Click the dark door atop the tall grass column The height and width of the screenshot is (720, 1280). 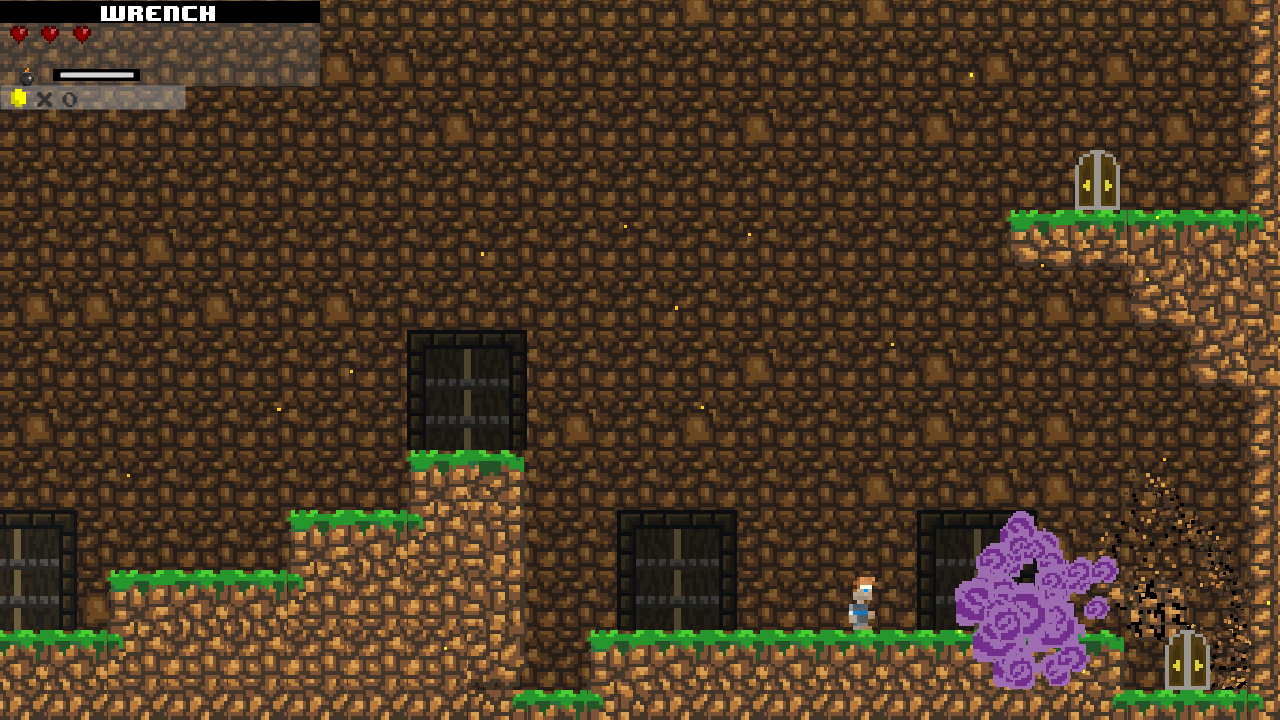(x=465, y=388)
